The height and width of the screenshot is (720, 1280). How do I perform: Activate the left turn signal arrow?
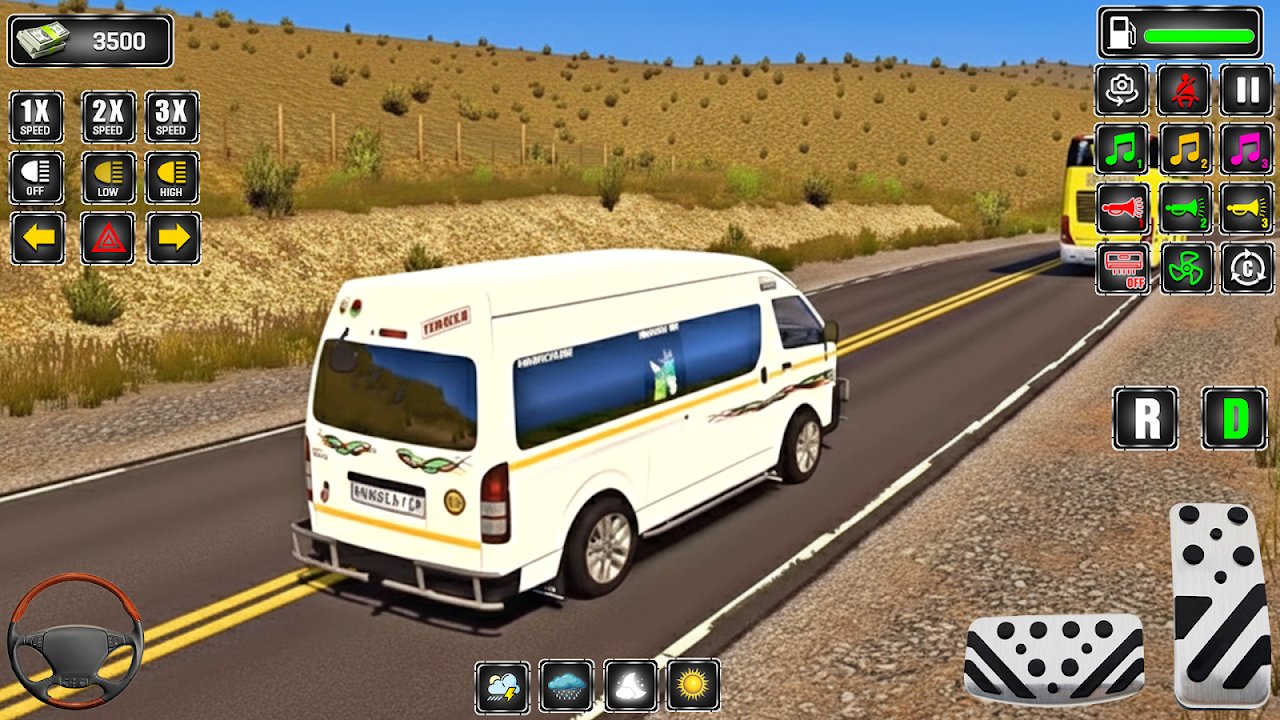pos(37,238)
